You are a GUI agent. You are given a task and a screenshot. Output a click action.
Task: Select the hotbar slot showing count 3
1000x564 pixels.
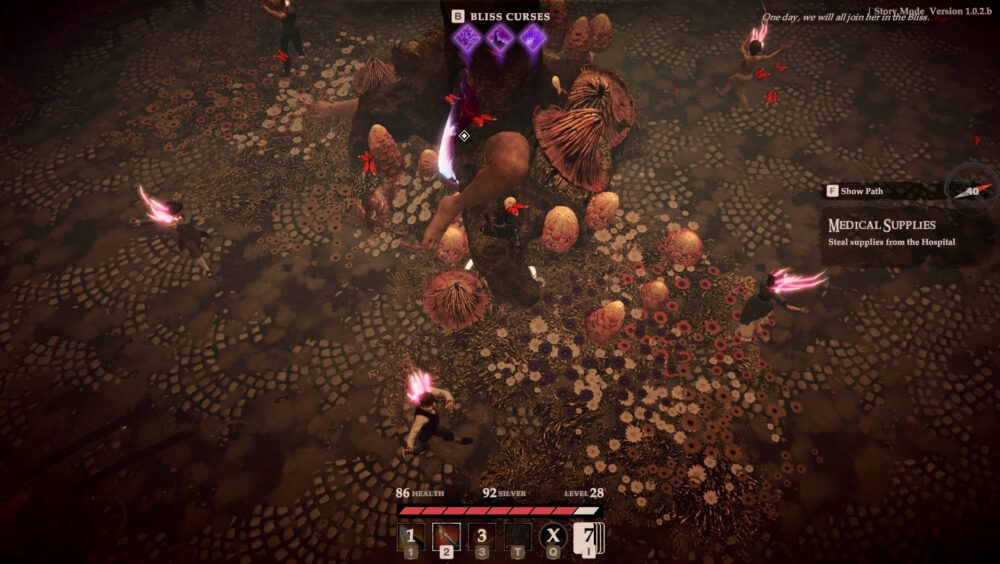[482, 537]
